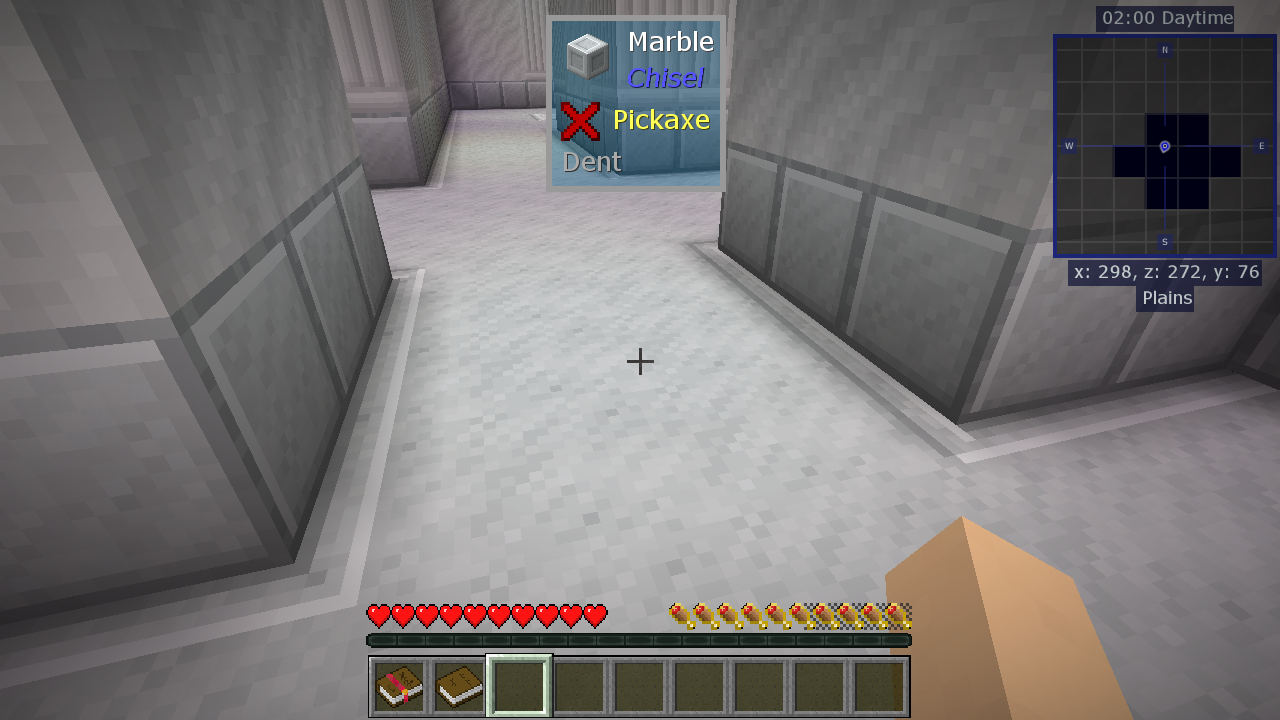Click the Marble block info tooltip

[636, 102]
